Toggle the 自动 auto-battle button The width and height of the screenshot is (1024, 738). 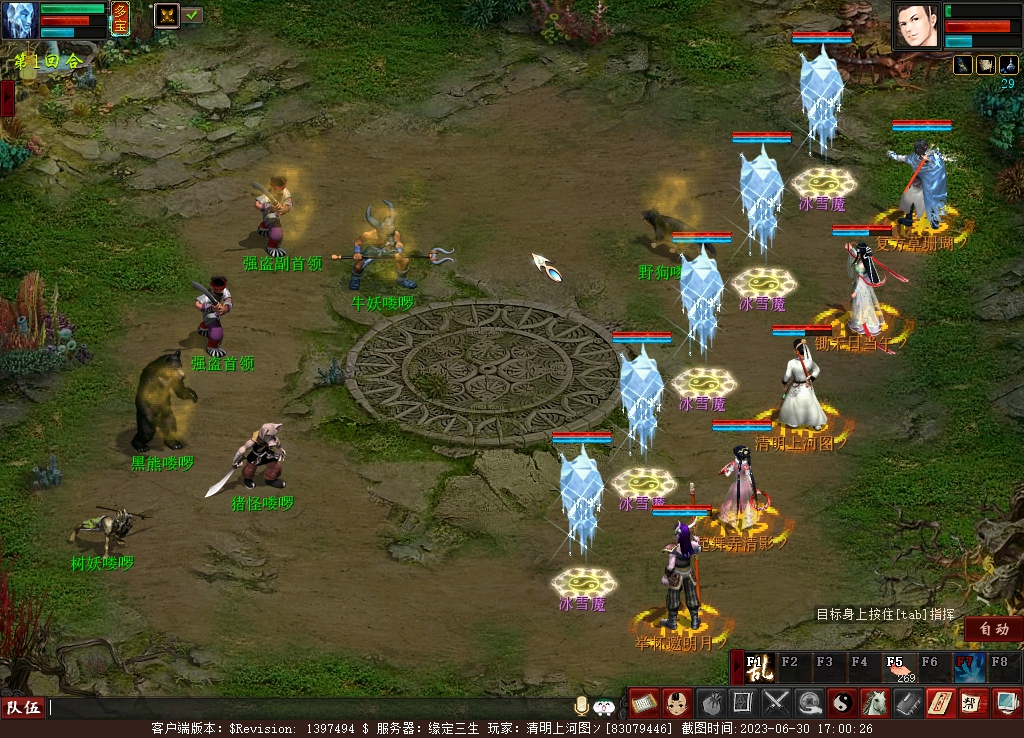pos(993,629)
